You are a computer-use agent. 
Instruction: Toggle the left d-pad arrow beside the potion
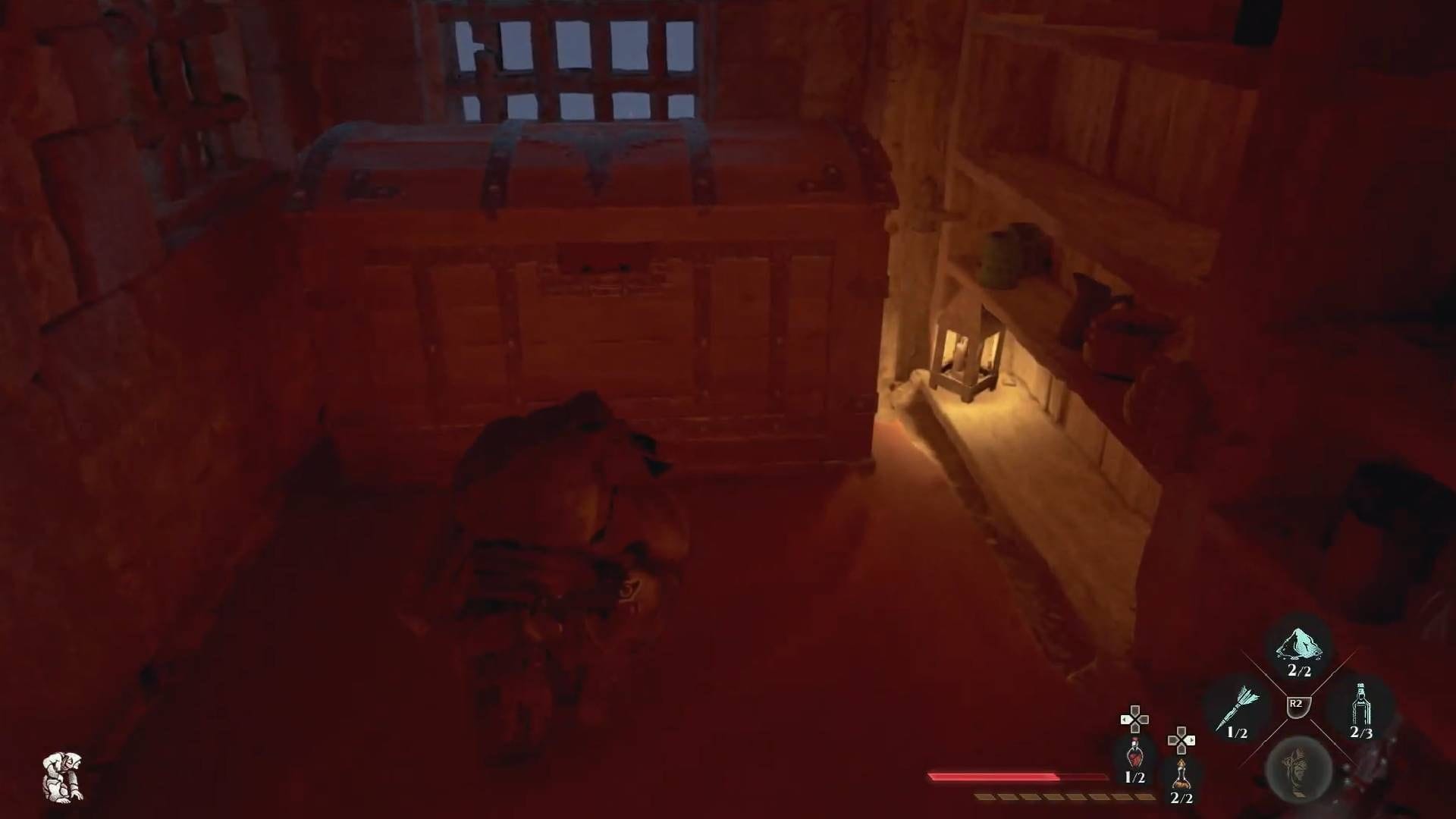coord(1125,719)
